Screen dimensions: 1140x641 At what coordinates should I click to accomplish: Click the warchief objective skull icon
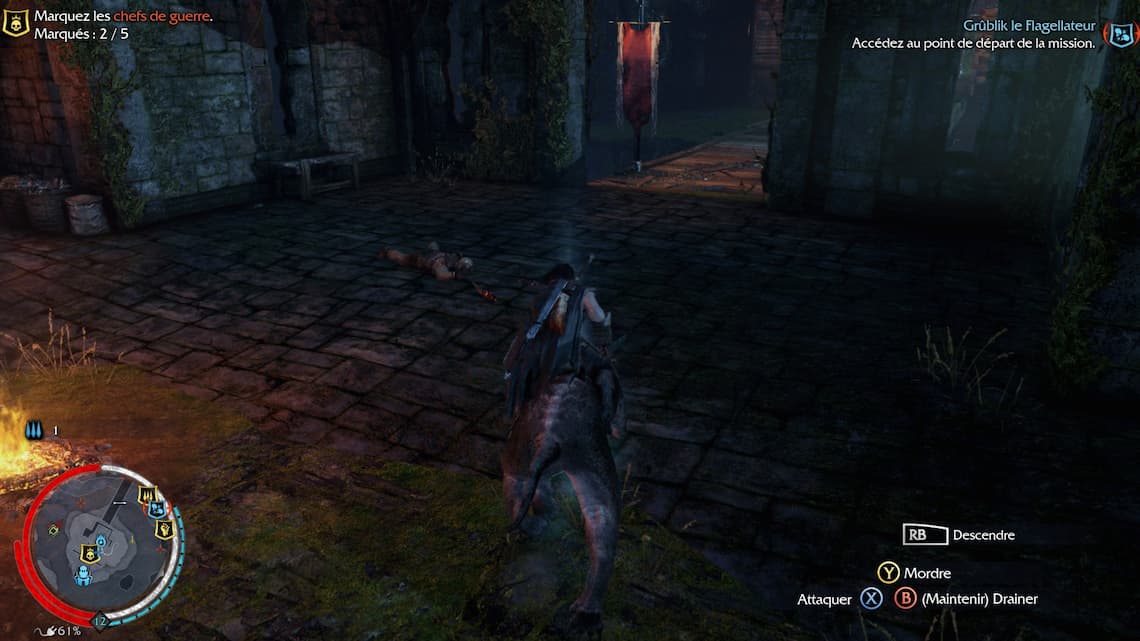pos(15,23)
